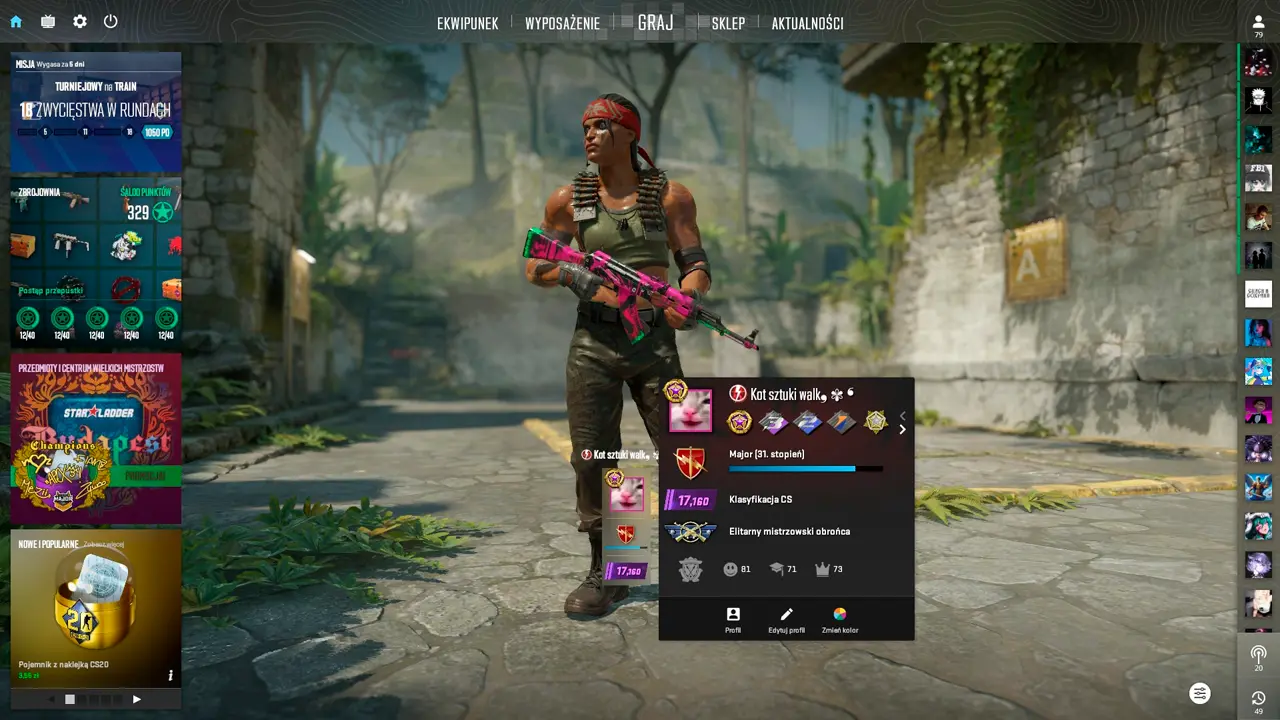Open the TV watch icon
The width and height of the screenshot is (1280, 720).
[48, 21]
